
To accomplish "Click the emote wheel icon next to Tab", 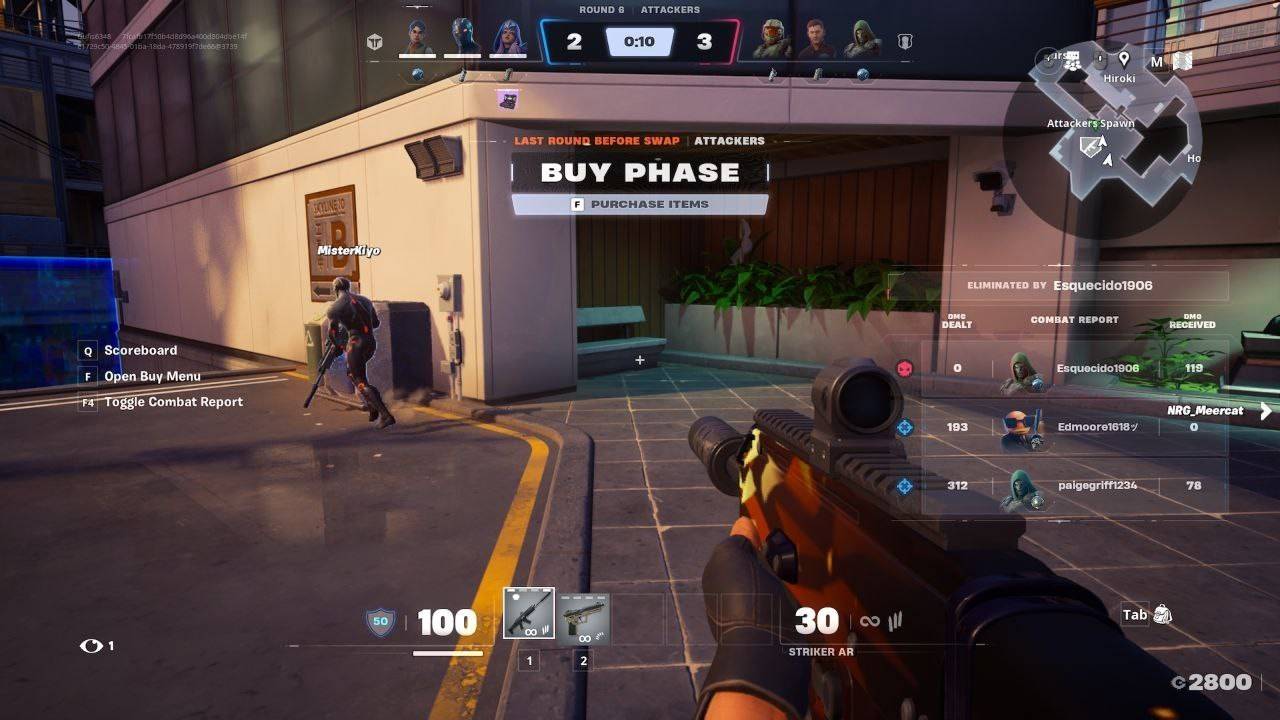I will tap(1164, 614).
